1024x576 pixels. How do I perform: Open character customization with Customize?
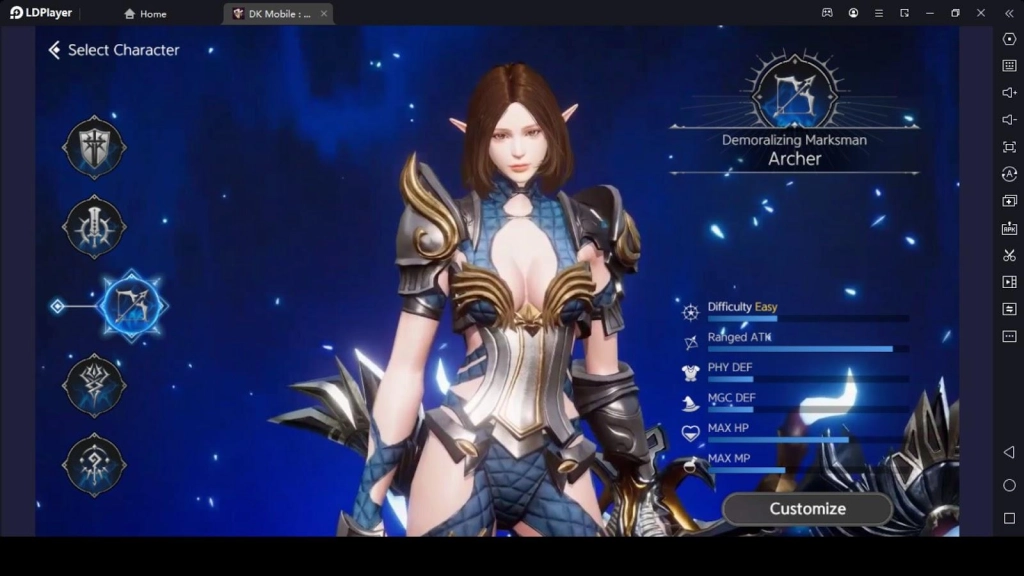point(807,509)
